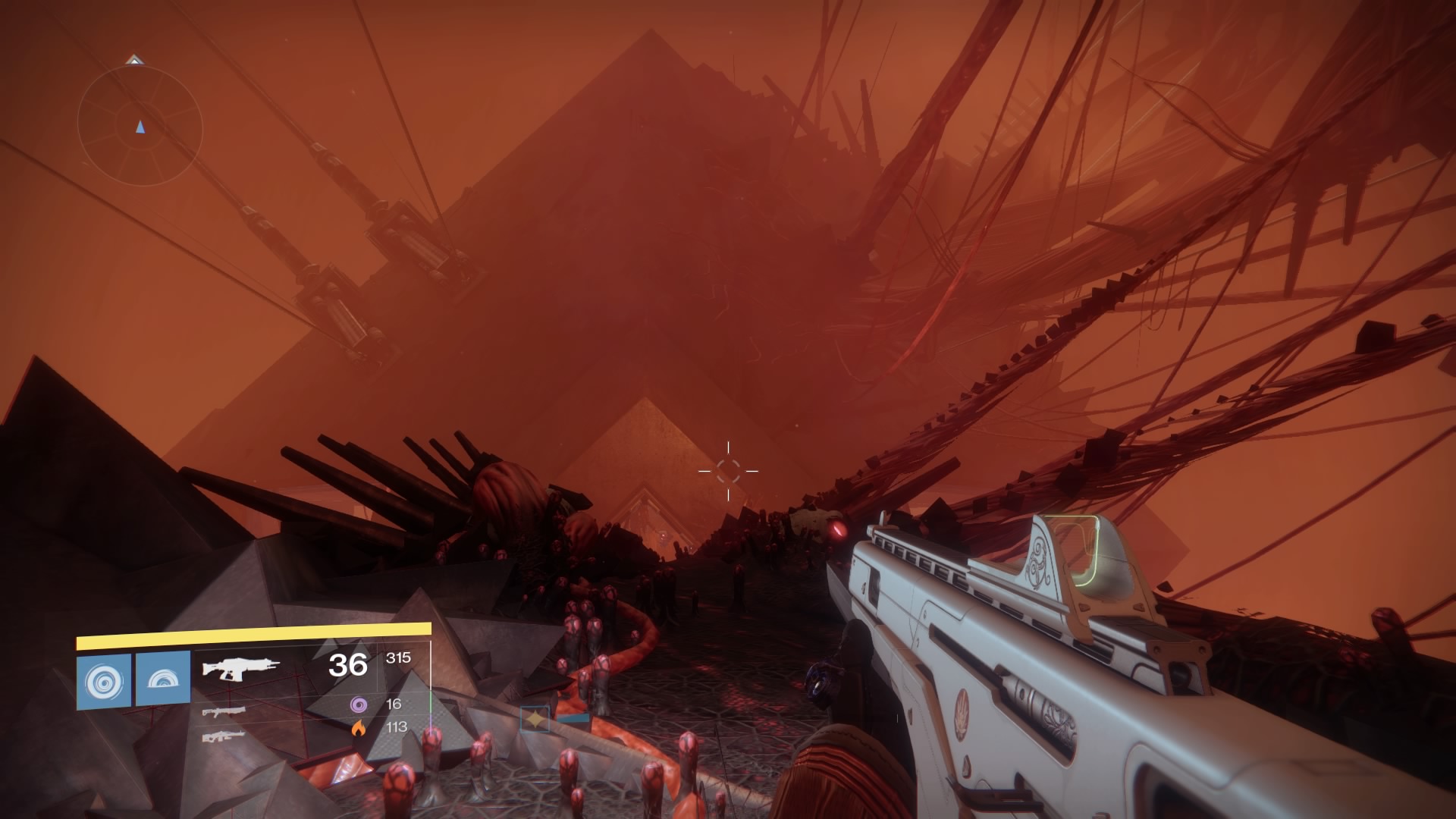Viewport: 1456px width, 819px height.
Task: Switch to the shotgun special weapon icon
Action: (x=224, y=711)
